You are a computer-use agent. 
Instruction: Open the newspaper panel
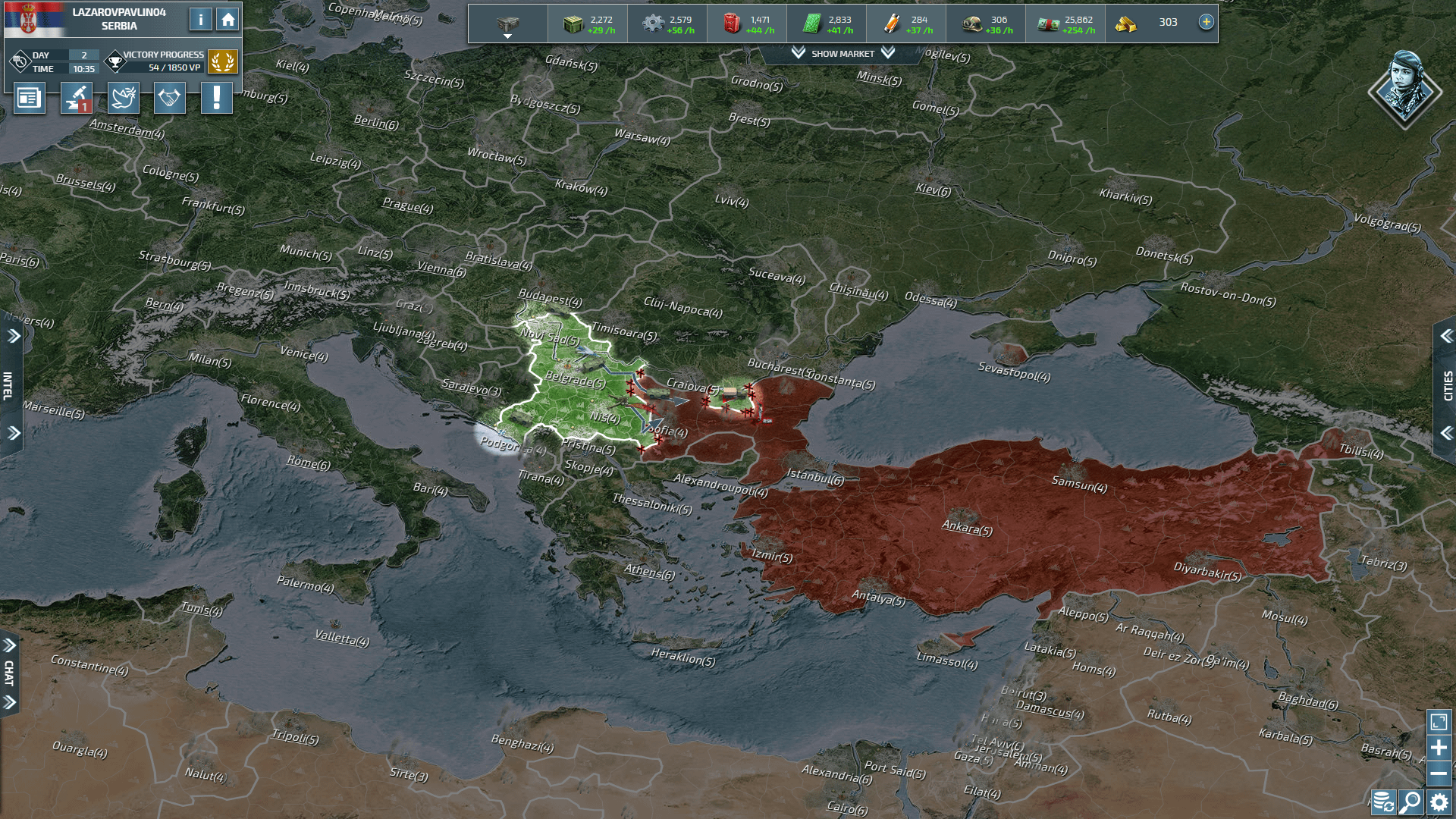29,98
